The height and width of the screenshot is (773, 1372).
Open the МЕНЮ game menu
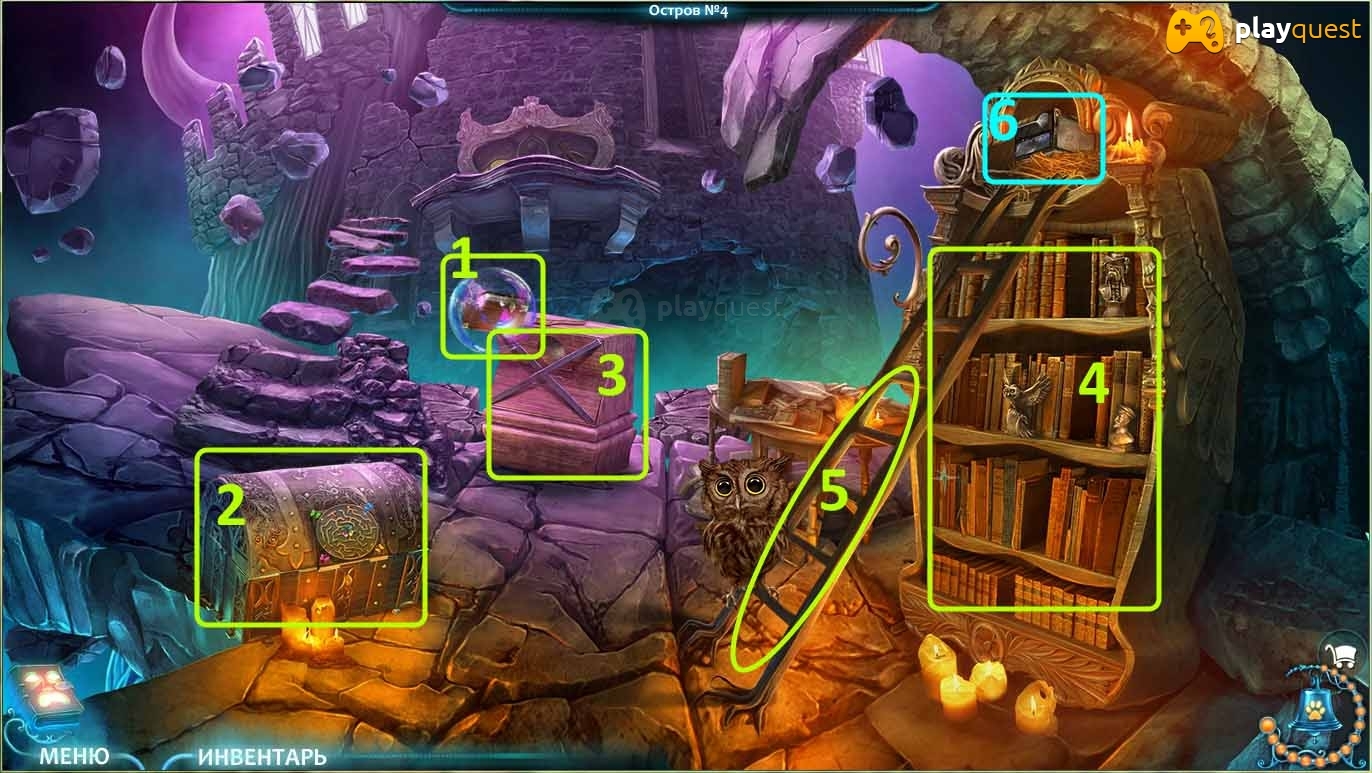click(74, 755)
